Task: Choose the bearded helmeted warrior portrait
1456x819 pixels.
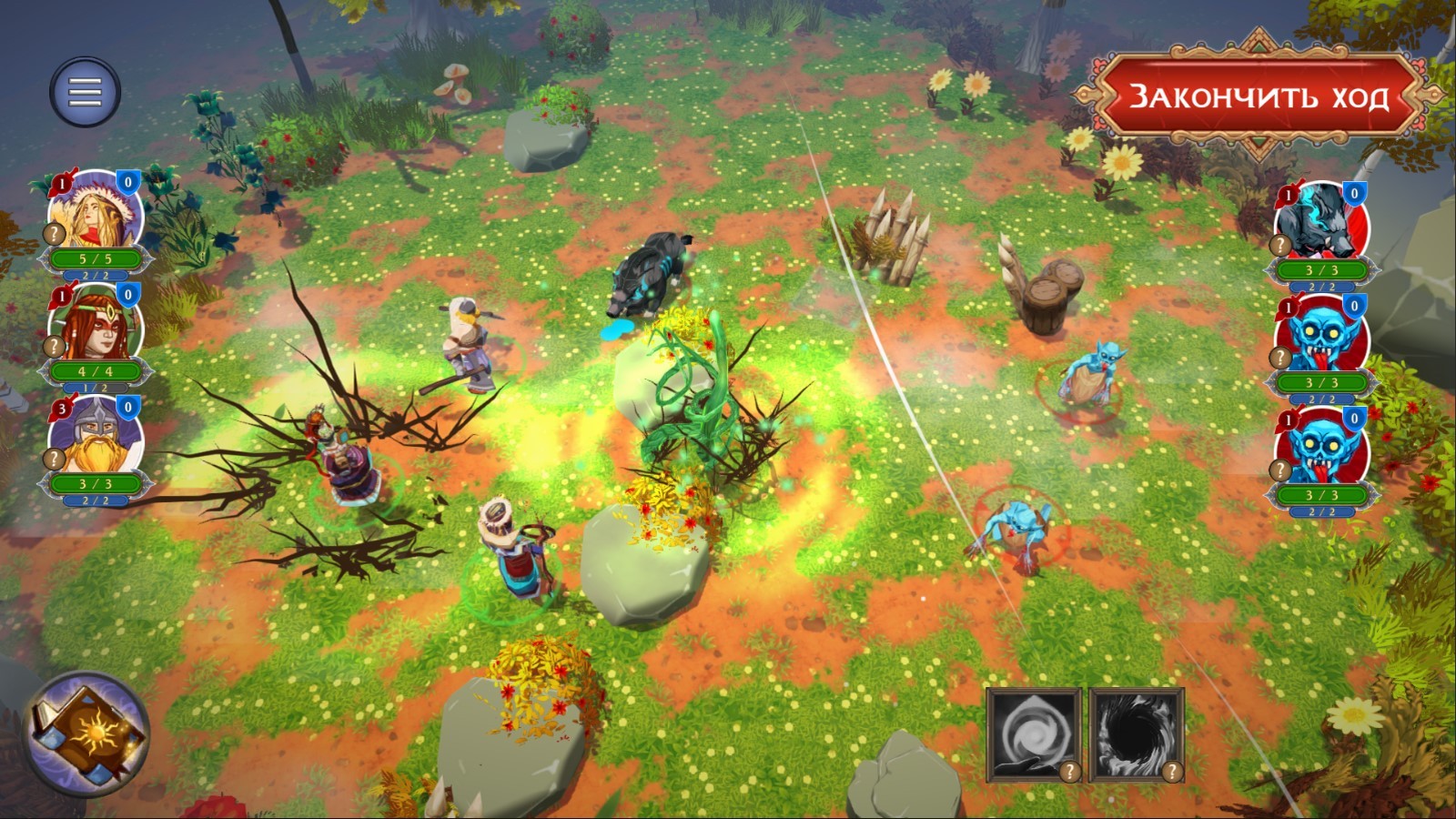Action: (97, 438)
